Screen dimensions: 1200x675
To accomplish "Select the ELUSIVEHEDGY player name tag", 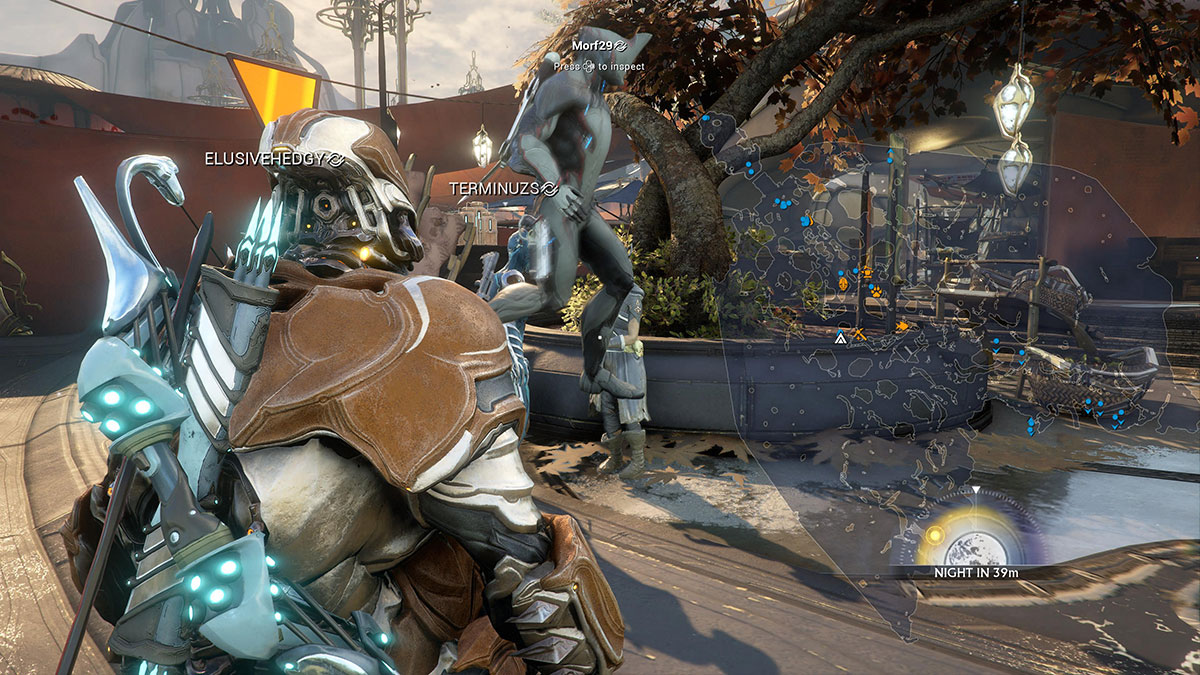I will 268,158.
